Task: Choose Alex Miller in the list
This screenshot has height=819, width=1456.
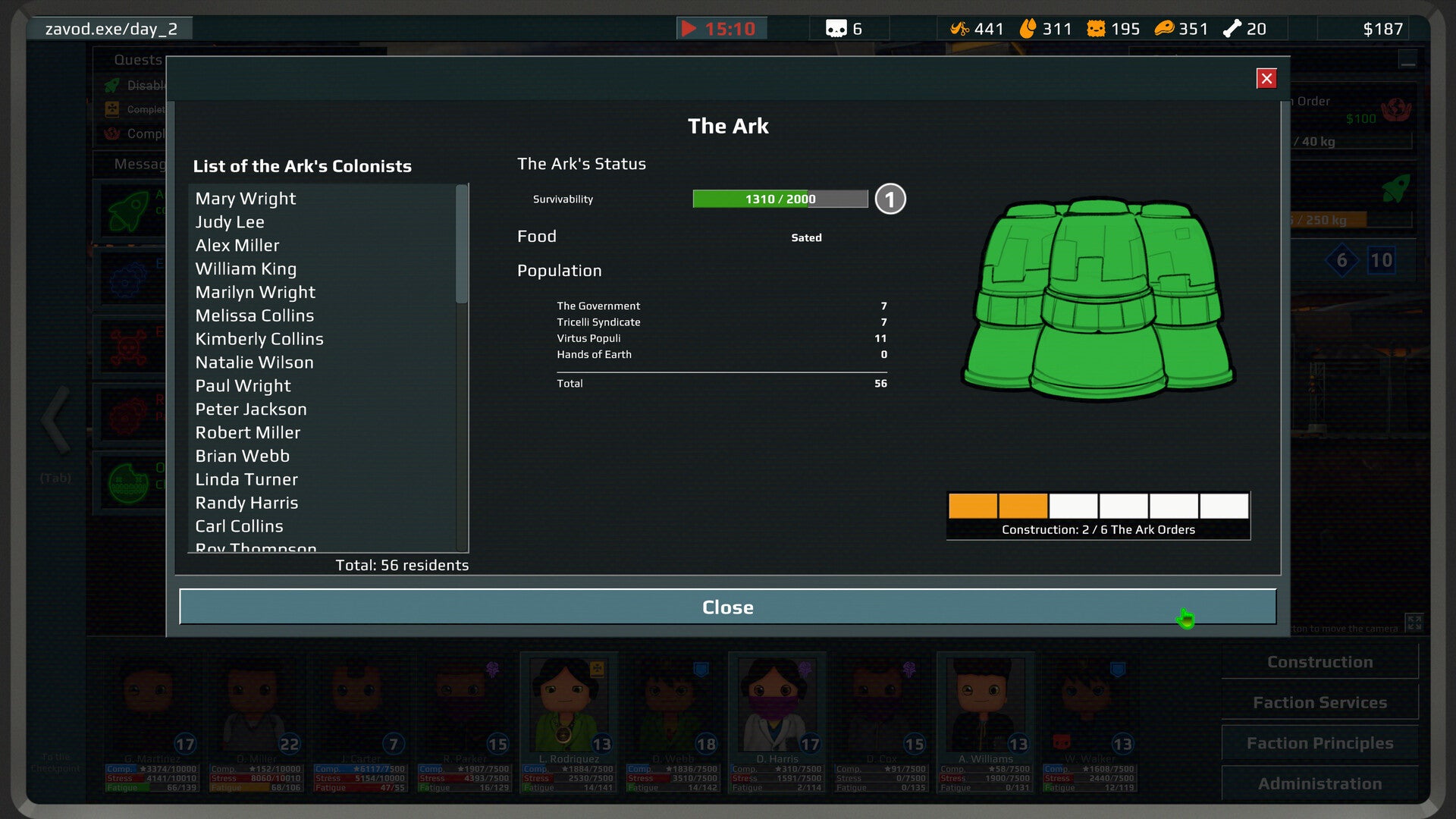Action: [x=237, y=246]
